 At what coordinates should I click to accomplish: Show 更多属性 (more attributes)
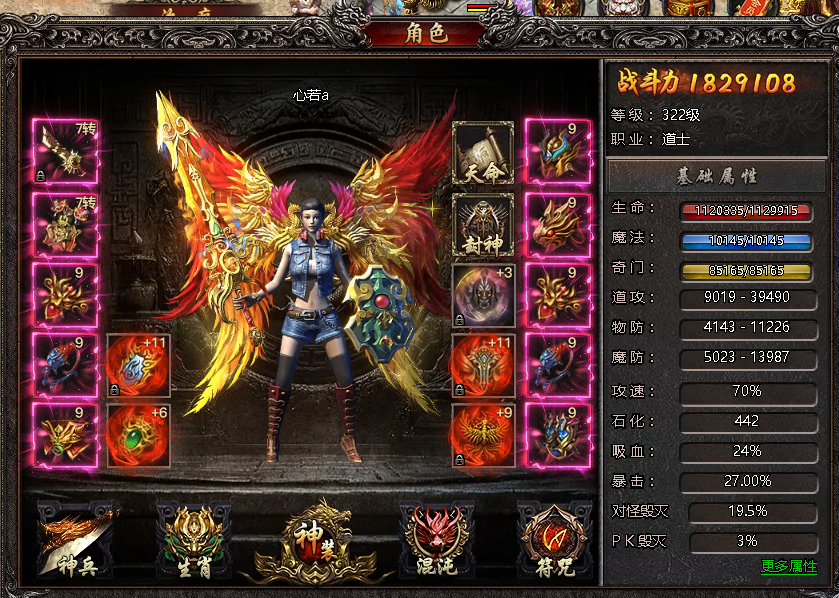coord(788,567)
